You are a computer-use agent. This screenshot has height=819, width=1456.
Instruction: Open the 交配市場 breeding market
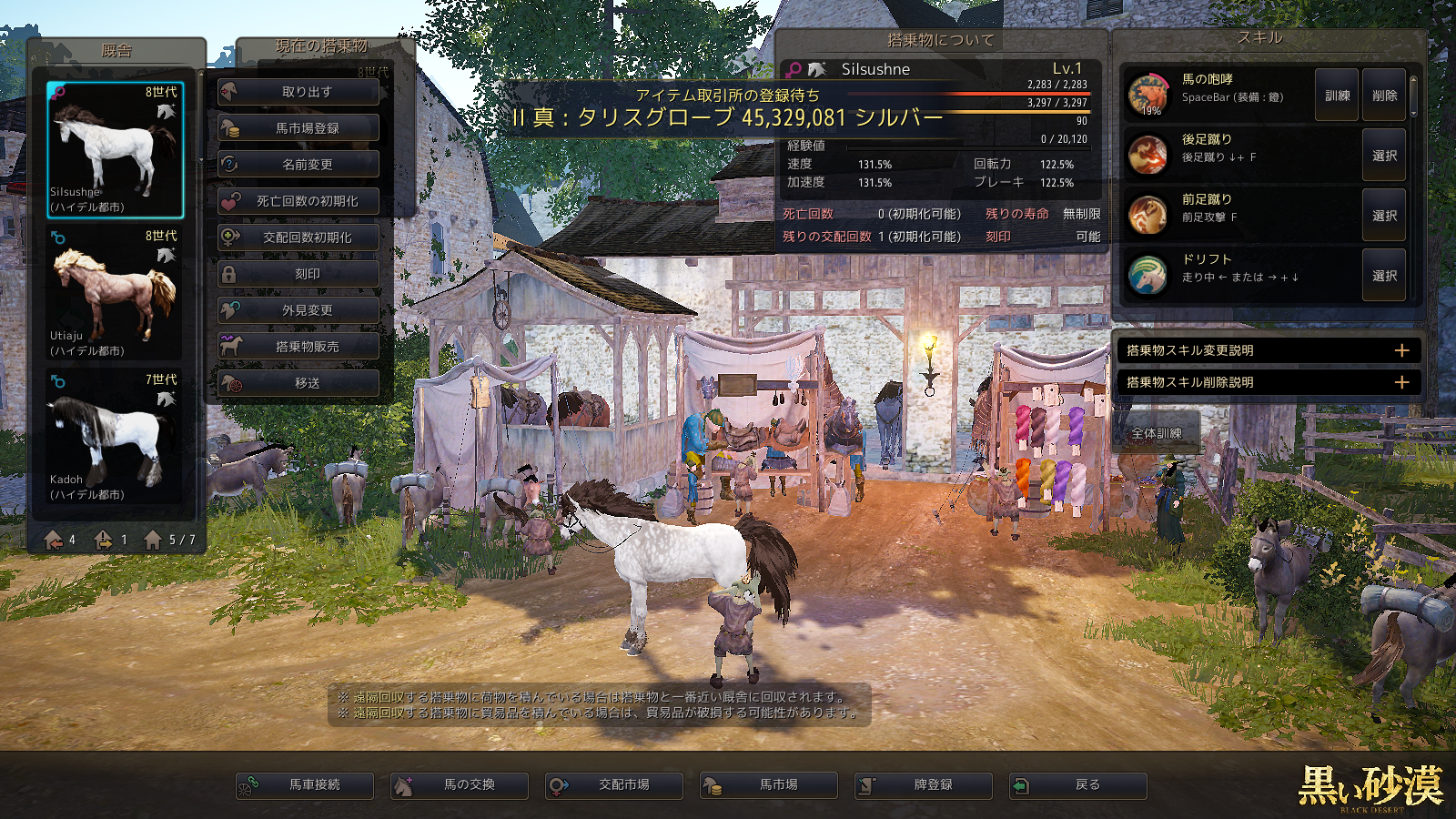click(x=614, y=784)
